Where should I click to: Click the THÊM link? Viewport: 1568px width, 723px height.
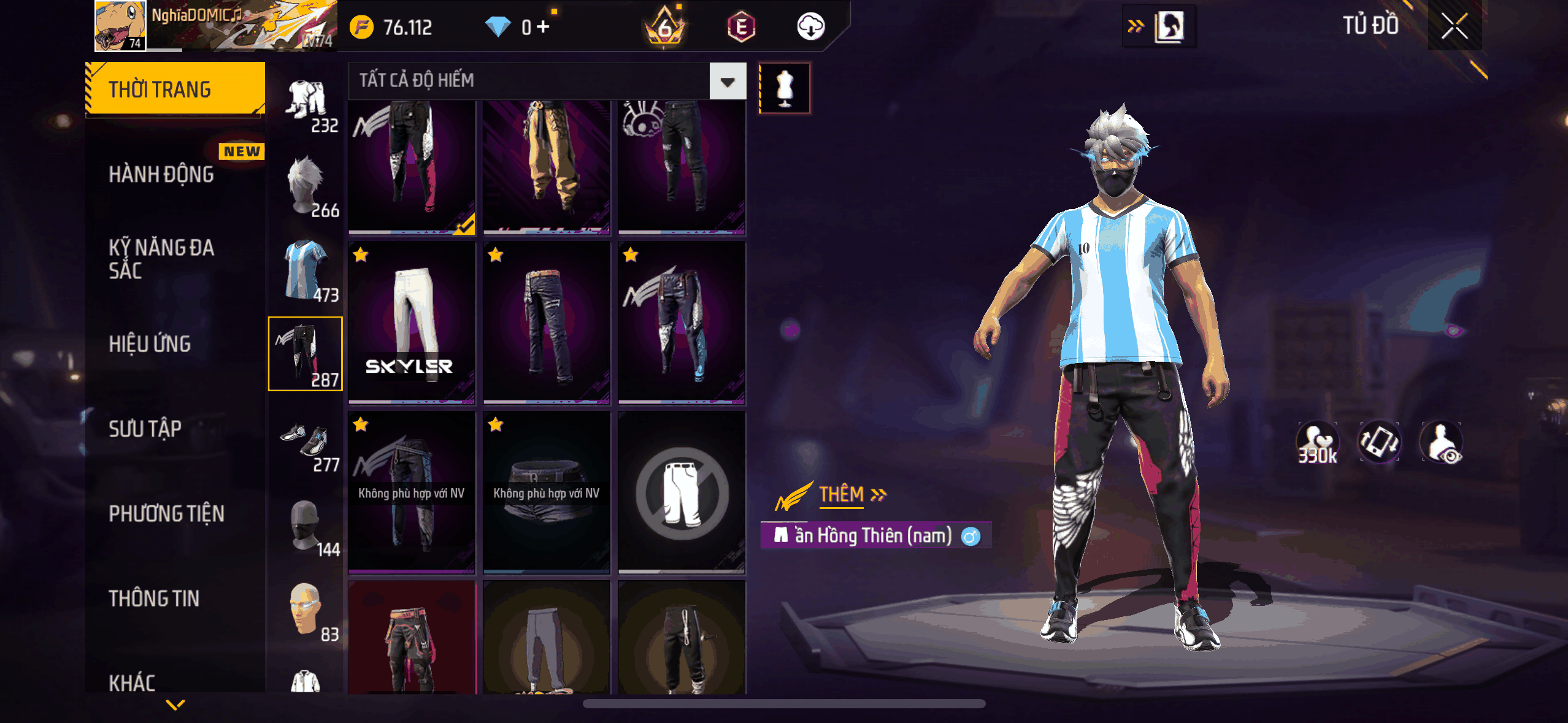[x=851, y=494]
